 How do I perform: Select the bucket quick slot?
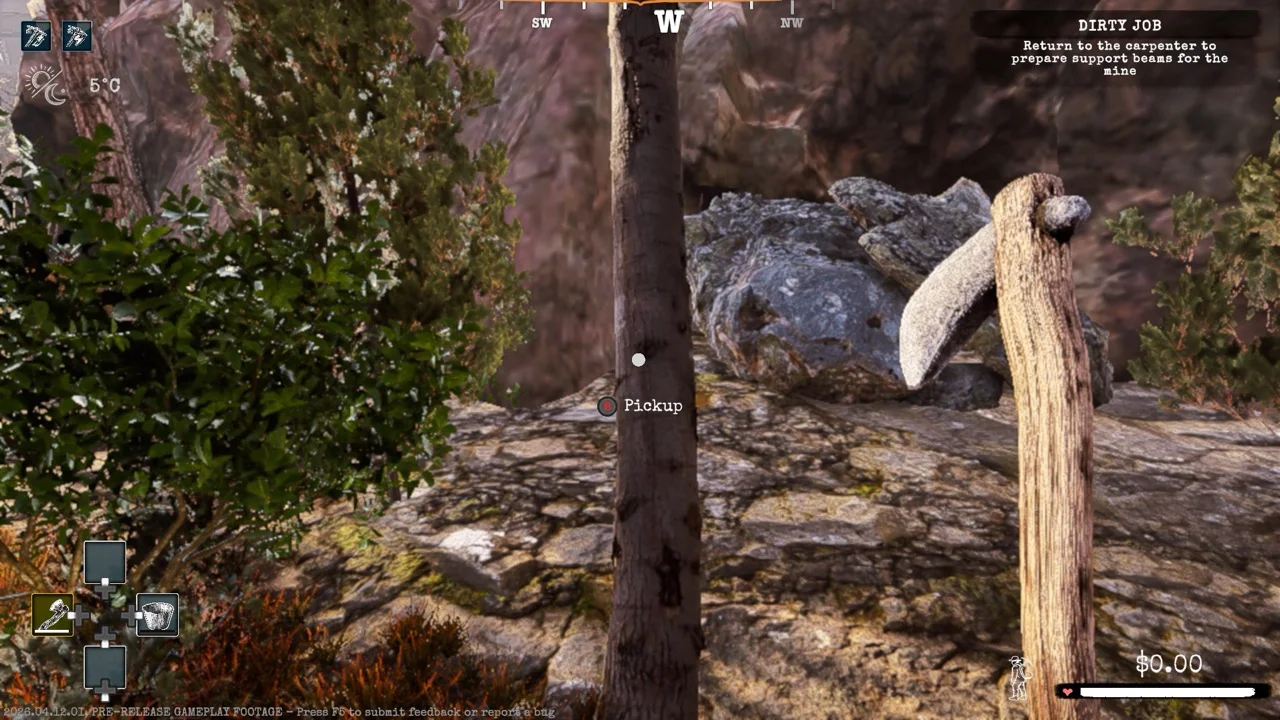157,614
